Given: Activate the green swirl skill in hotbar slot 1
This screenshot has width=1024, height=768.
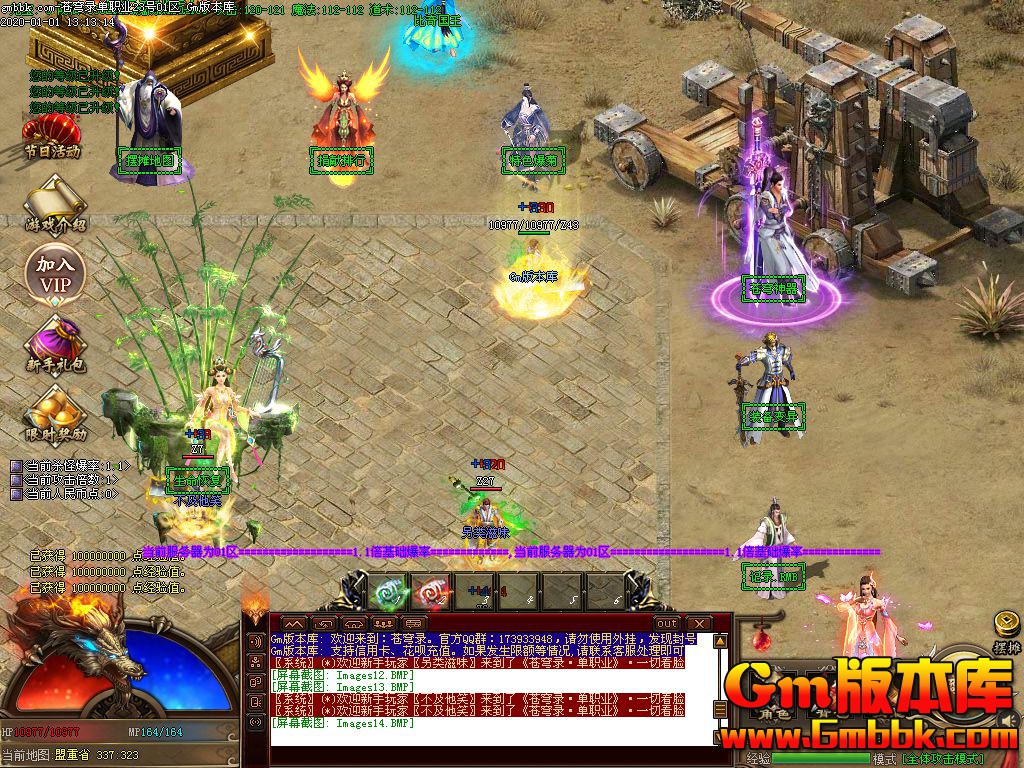Looking at the screenshot, I should (386, 592).
